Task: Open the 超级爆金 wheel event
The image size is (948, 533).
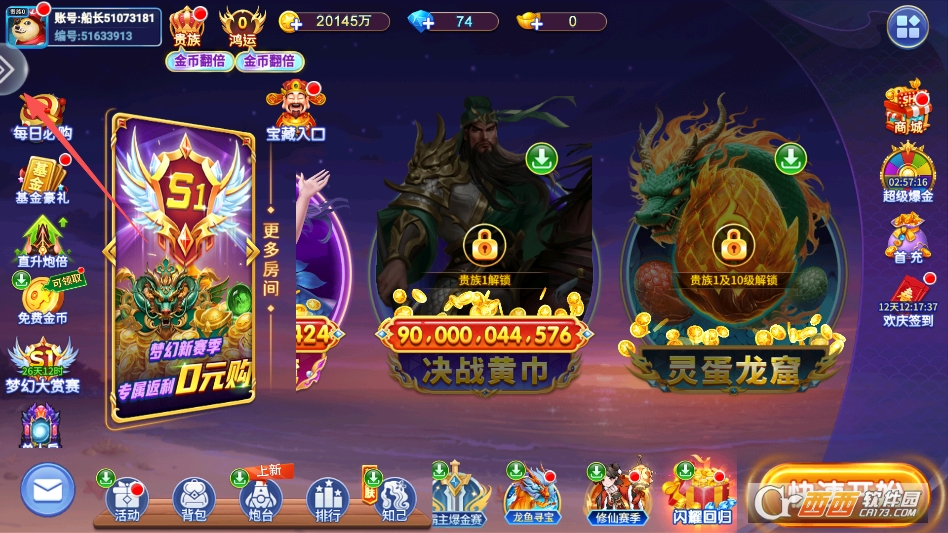Action: pyautogui.click(x=907, y=173)
